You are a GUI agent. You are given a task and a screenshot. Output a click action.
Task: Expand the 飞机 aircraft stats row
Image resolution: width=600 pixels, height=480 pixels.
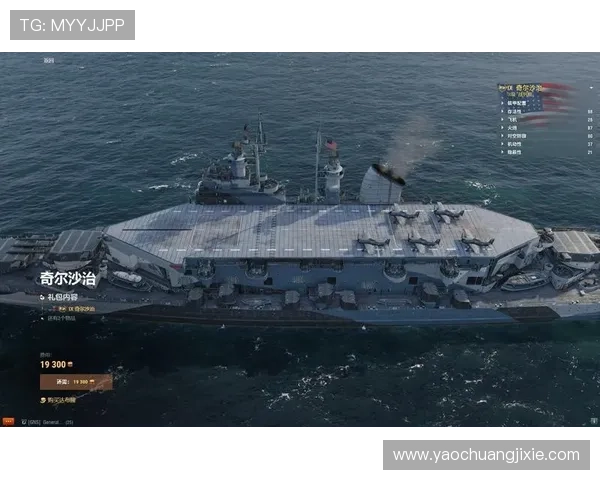(514, 119)
